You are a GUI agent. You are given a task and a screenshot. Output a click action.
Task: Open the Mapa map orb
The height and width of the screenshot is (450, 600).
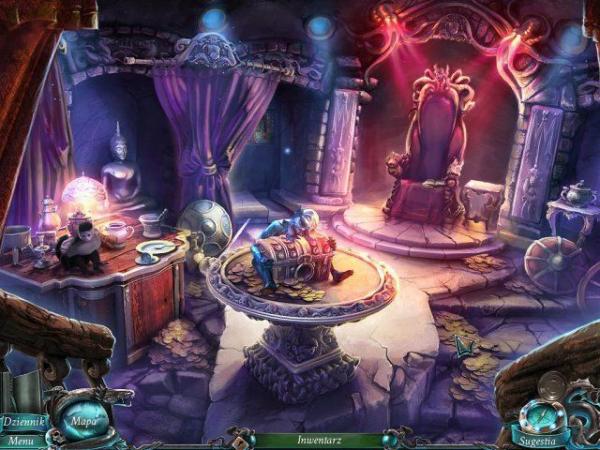82,420
